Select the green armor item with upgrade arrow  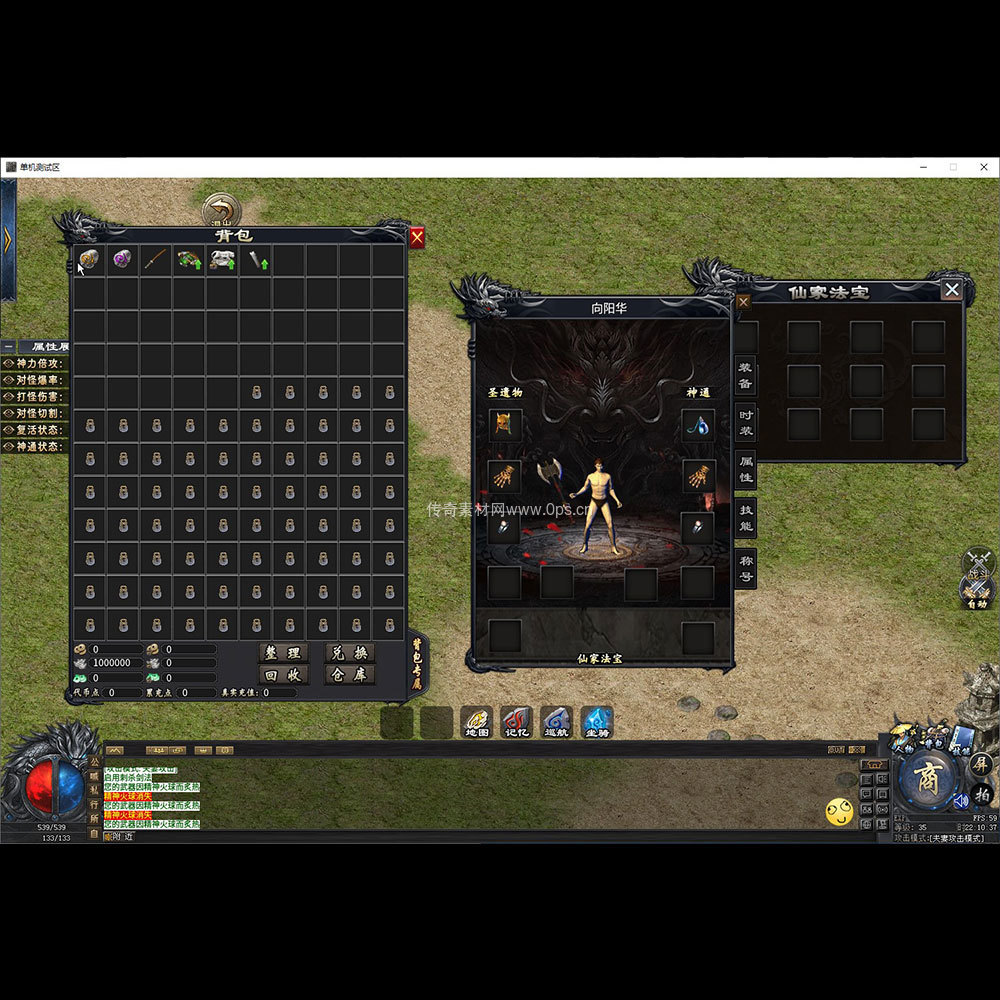point(189,260)
